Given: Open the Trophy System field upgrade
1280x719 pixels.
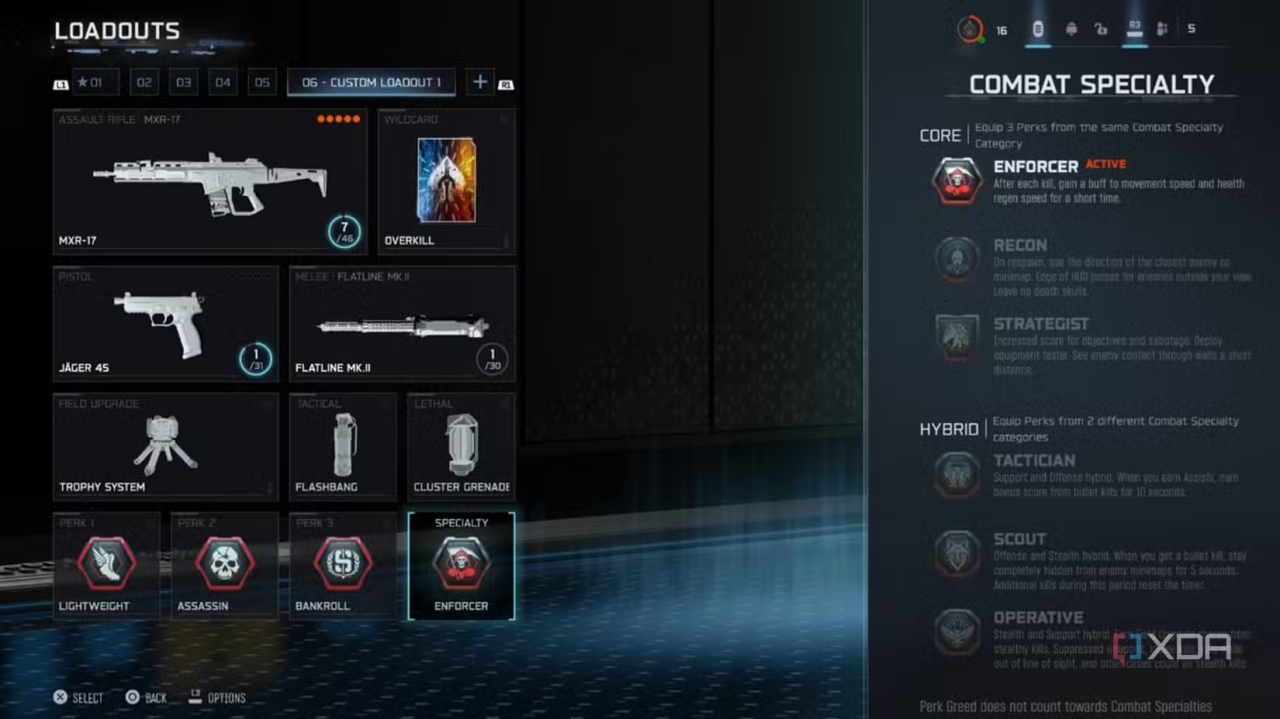Looking at the screenshot, I should pyautogui.click(x=165, y=446).
